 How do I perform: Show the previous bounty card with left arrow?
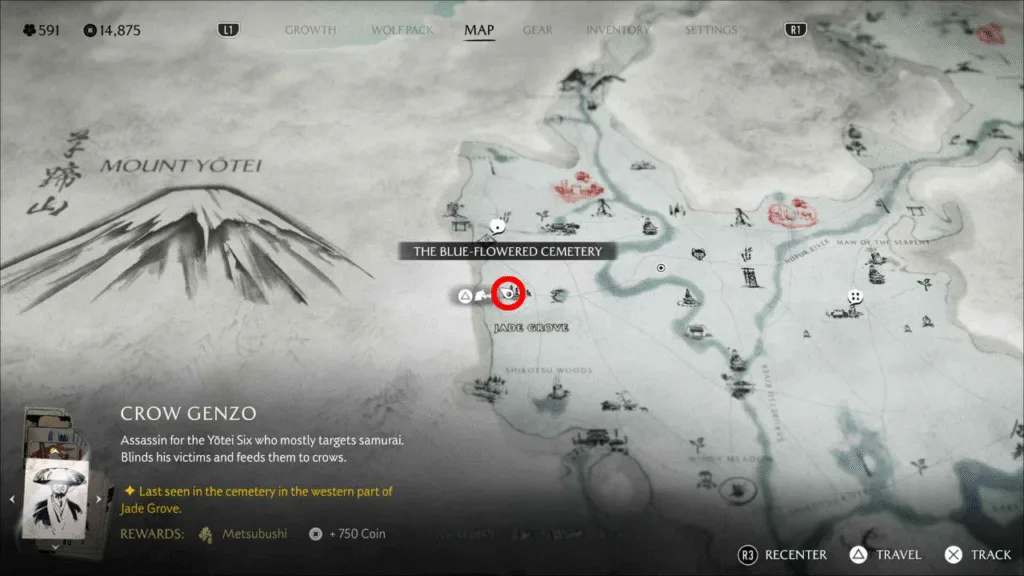[12, 498]
